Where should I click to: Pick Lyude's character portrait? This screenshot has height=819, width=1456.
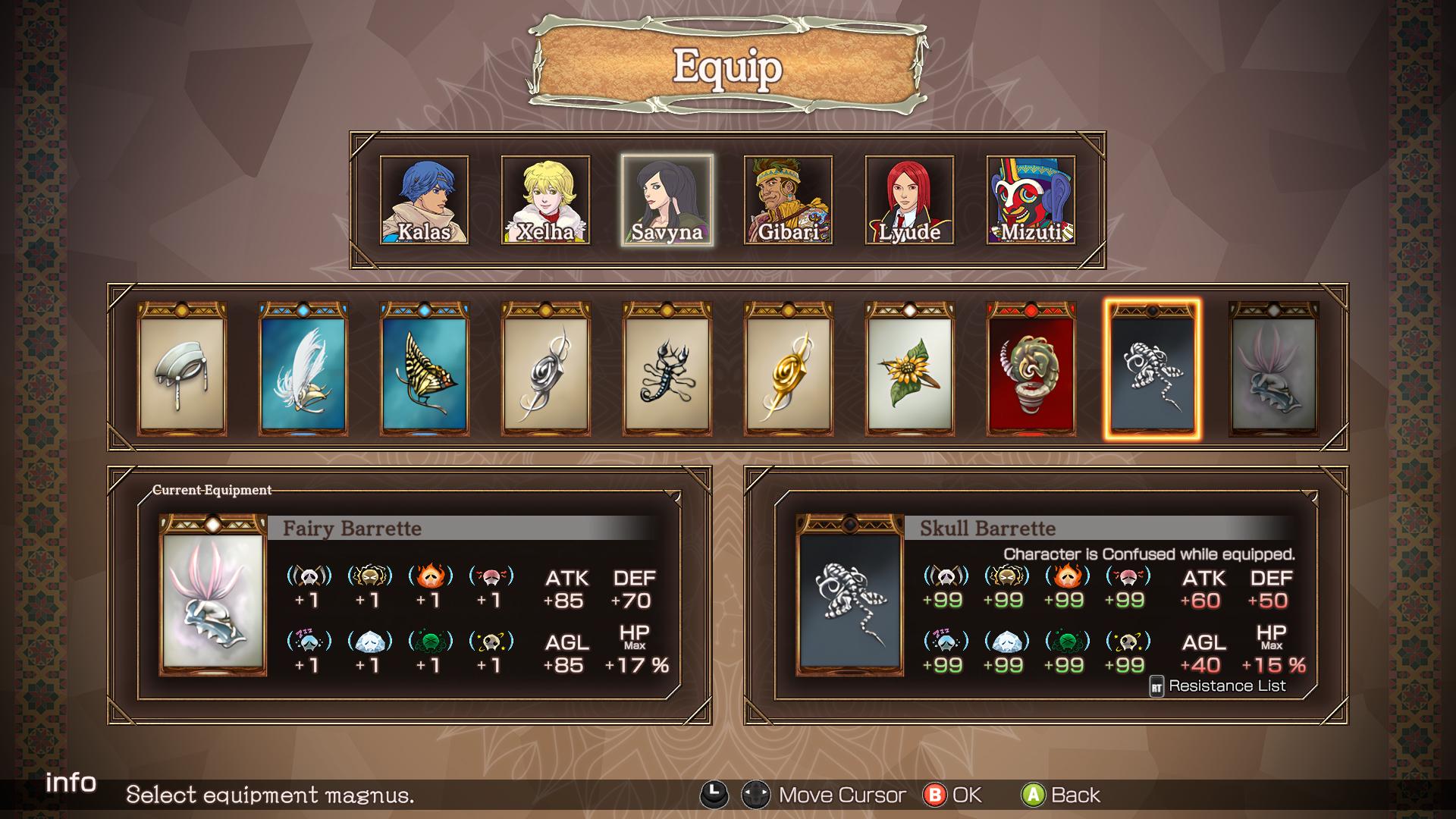909,200
